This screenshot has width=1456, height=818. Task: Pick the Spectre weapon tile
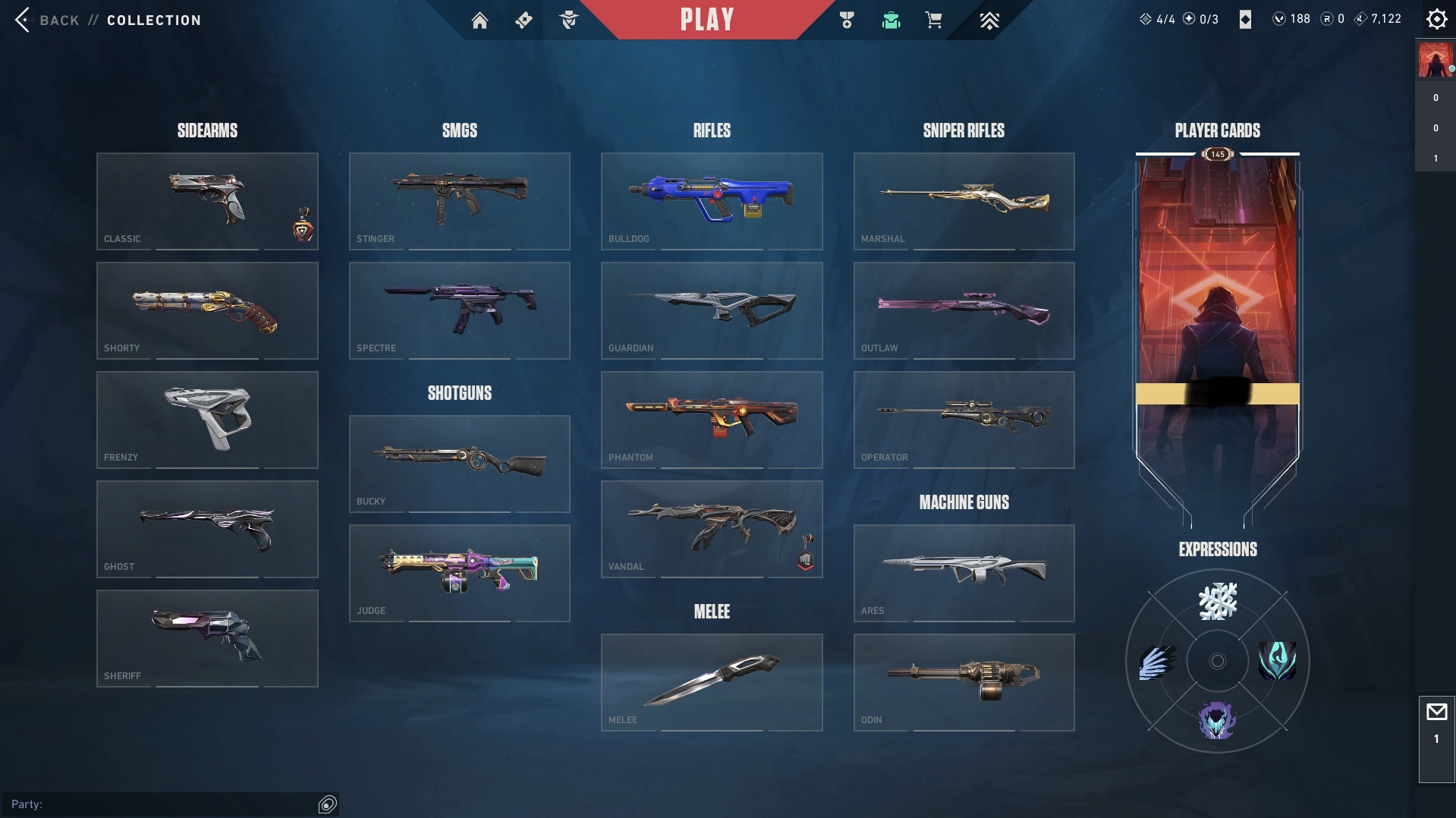point(459,310)
